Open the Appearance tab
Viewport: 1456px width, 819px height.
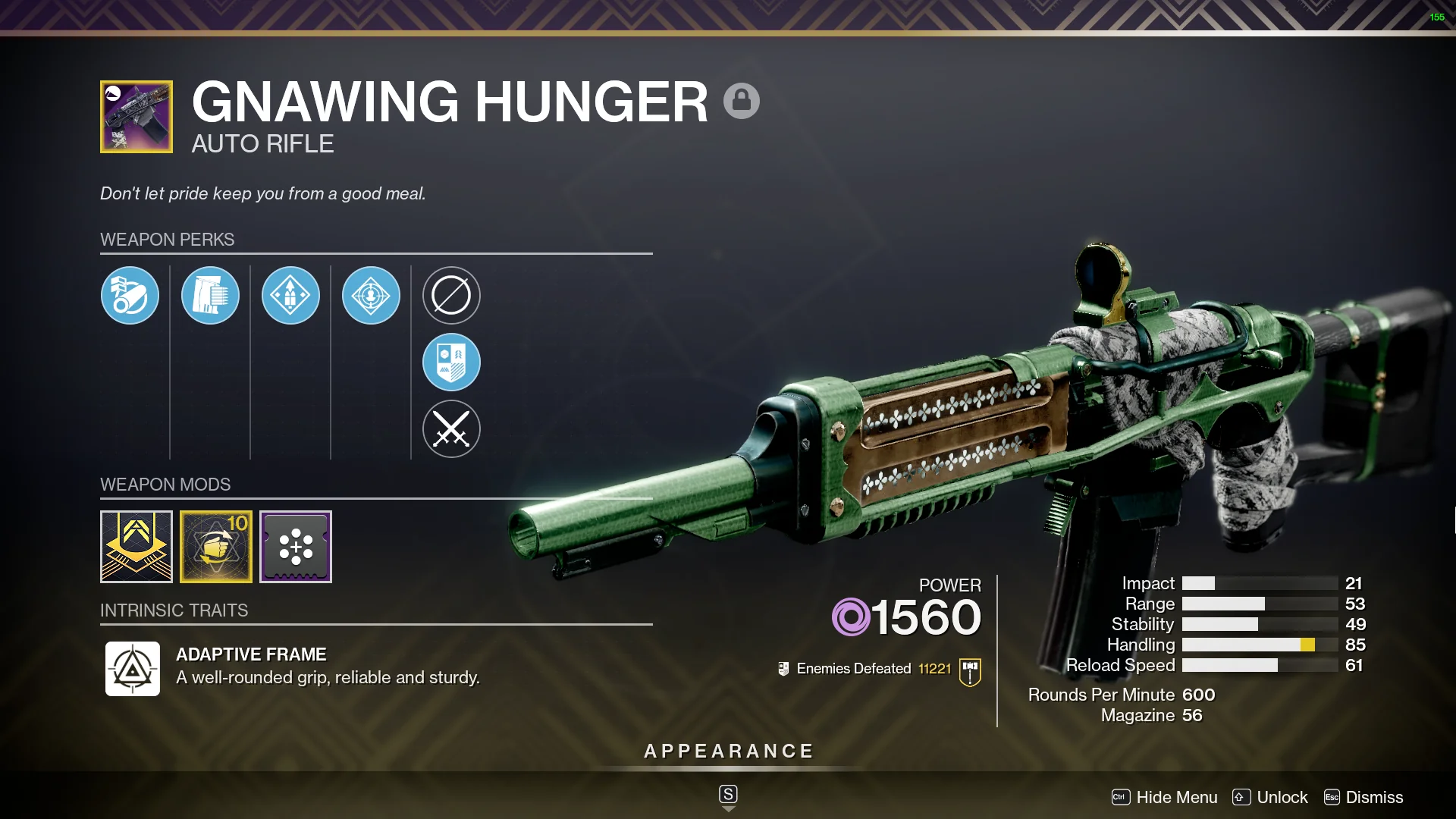click(727, 751)
